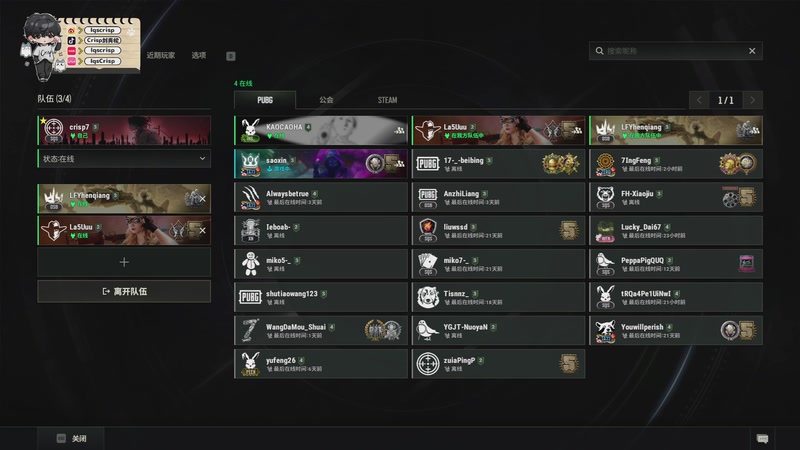Open the 近期玩家 recent players tab
This screenshot has width=800, height=450.
coord(160,55)
